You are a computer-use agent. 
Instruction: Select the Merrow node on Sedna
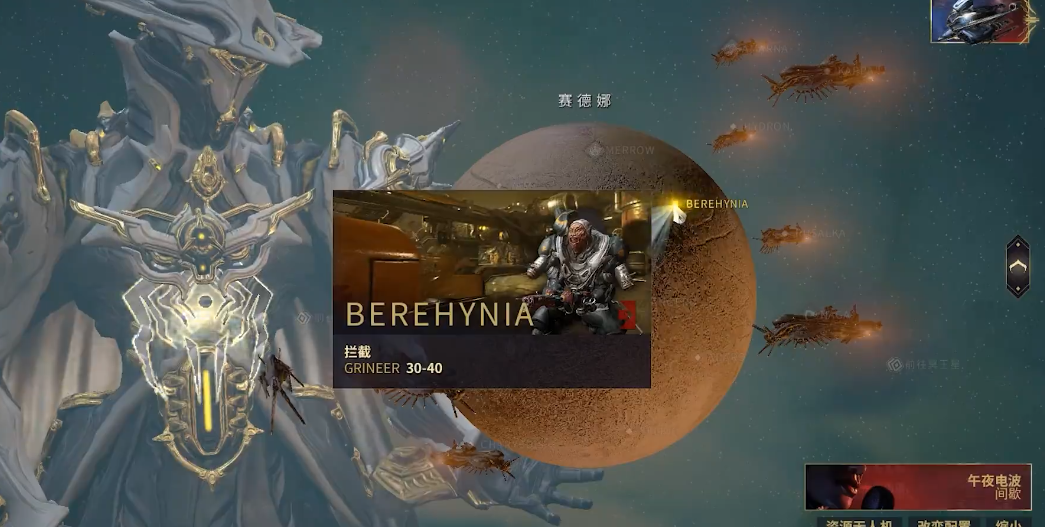(621, 150)
